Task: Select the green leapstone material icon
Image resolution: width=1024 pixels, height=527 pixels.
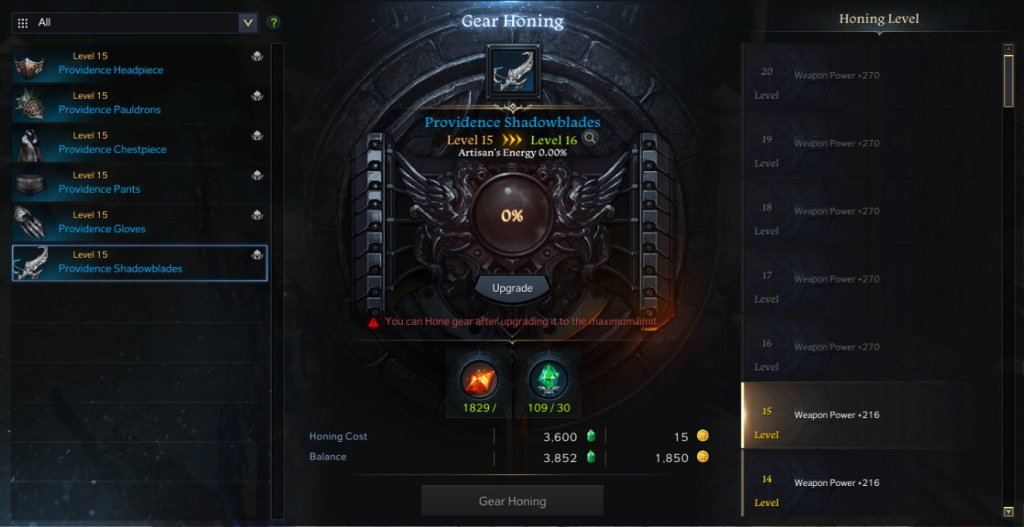Action: pos(547,379)
